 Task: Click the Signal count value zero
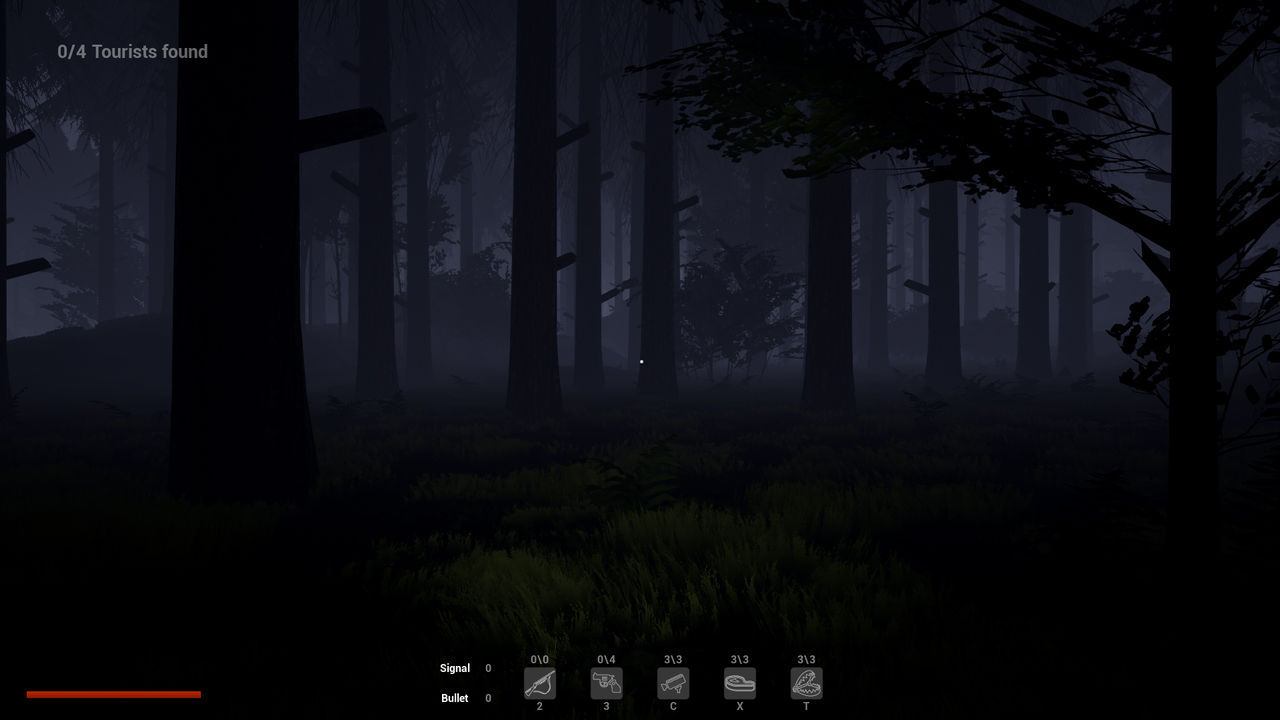click(488, 668)
